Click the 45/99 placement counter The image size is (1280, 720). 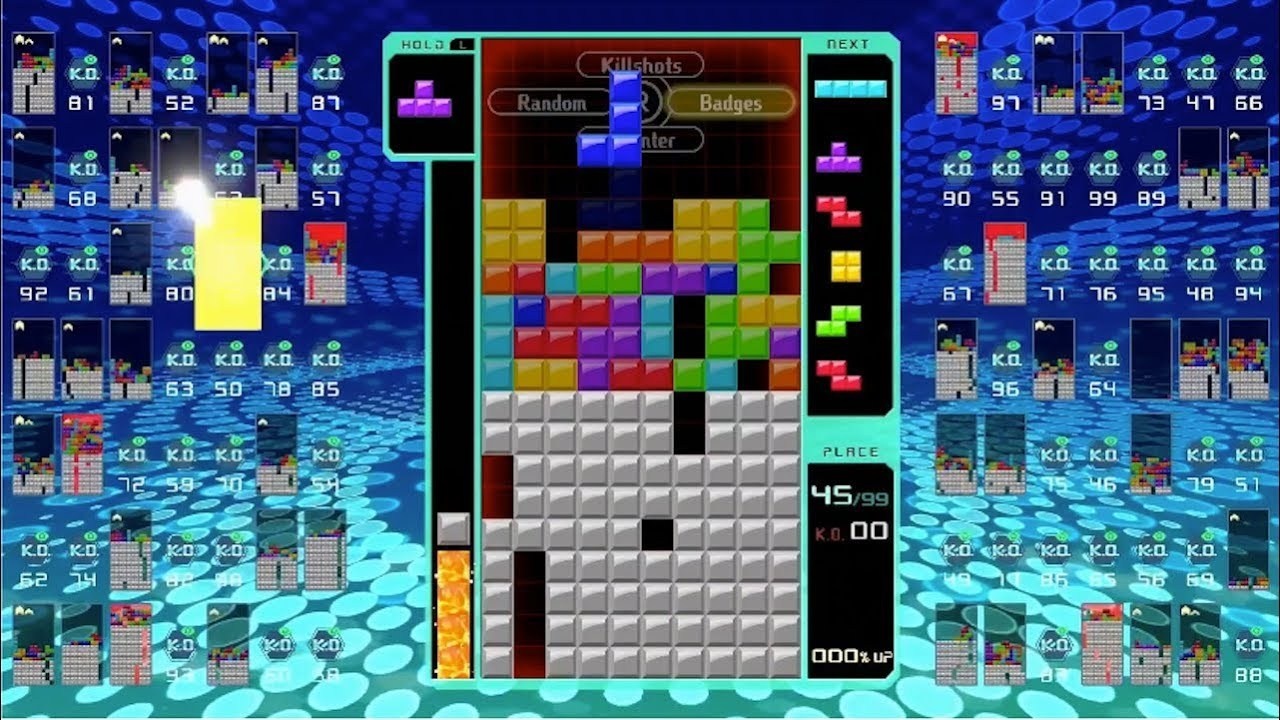tap(851, 493)
